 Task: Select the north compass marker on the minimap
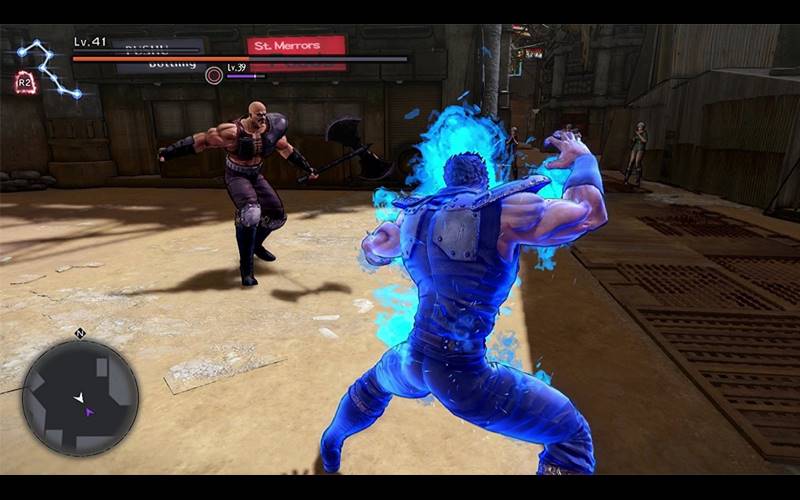[x=80, y=333]
